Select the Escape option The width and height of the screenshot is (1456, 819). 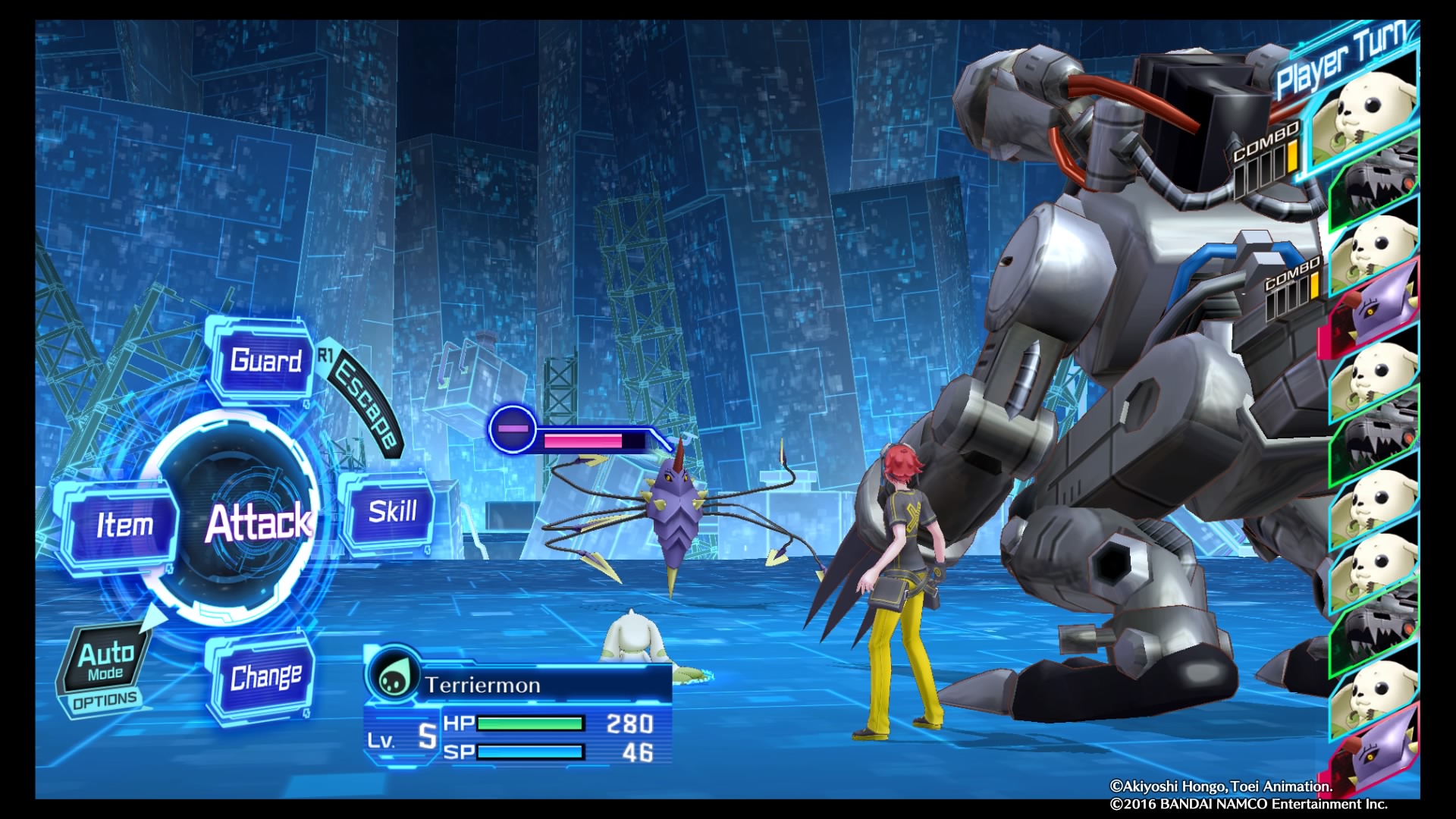point(367,404)
